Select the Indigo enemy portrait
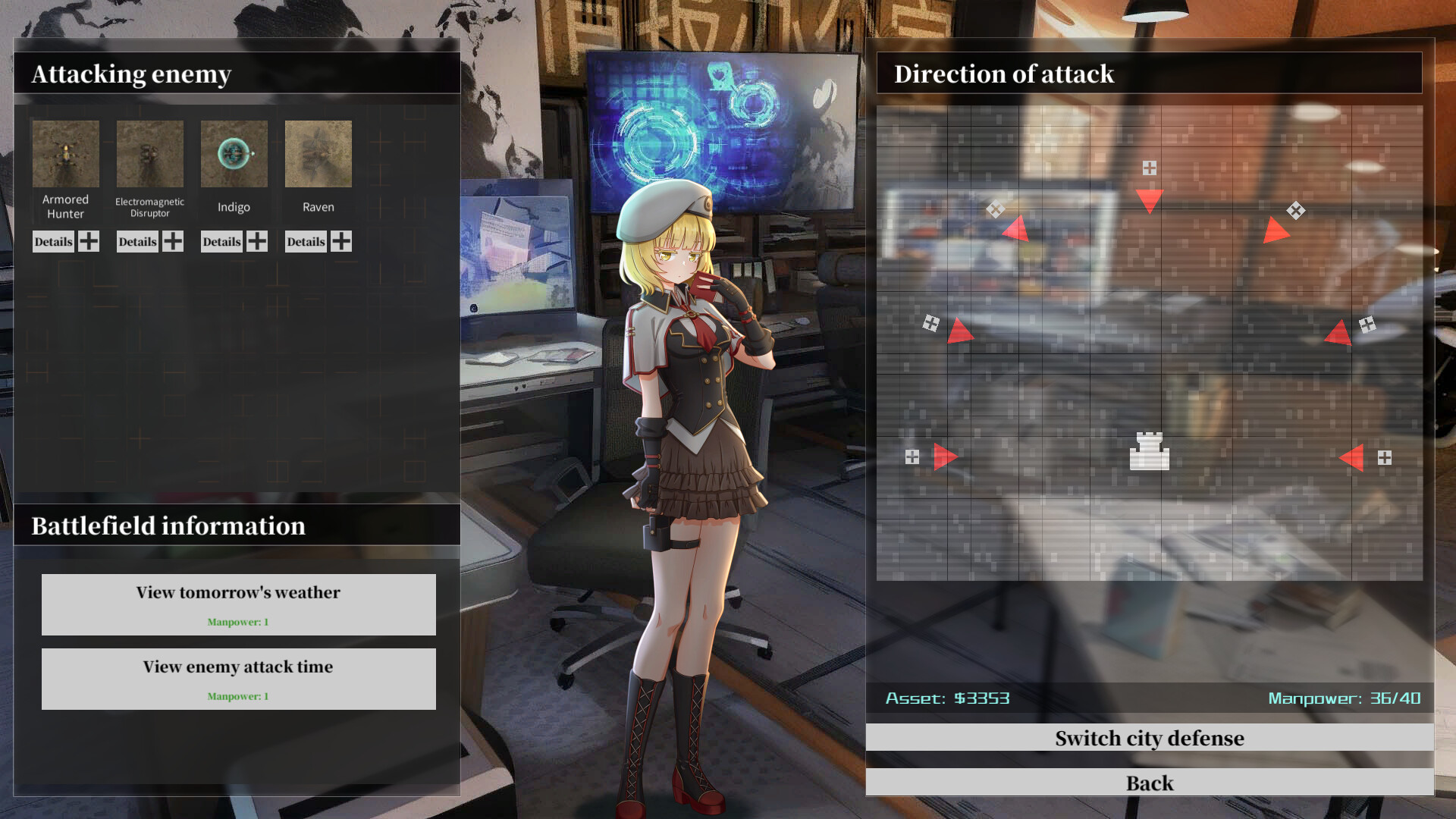1456x819 pixels. [234, 155]
